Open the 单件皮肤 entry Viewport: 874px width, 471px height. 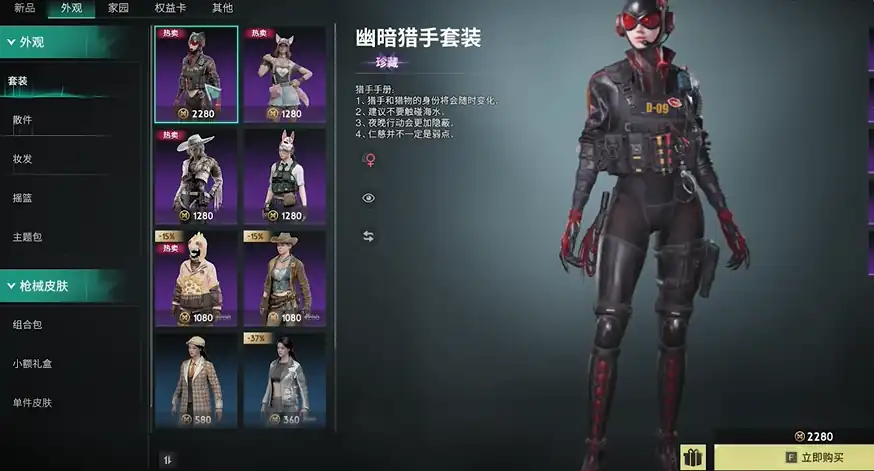pyautogui.click(x=31, y=403)
